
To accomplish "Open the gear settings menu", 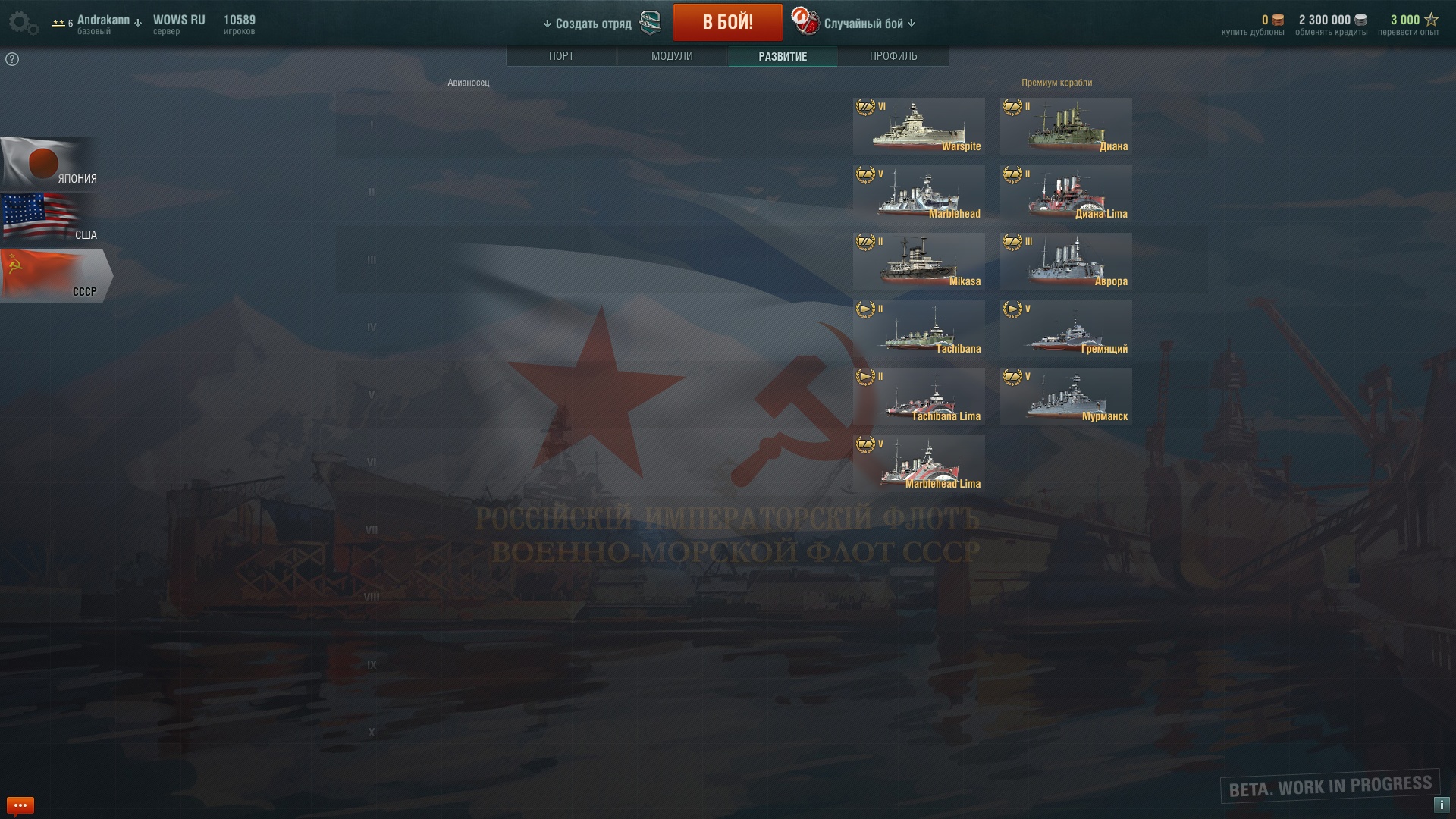I will pos(23,23).
